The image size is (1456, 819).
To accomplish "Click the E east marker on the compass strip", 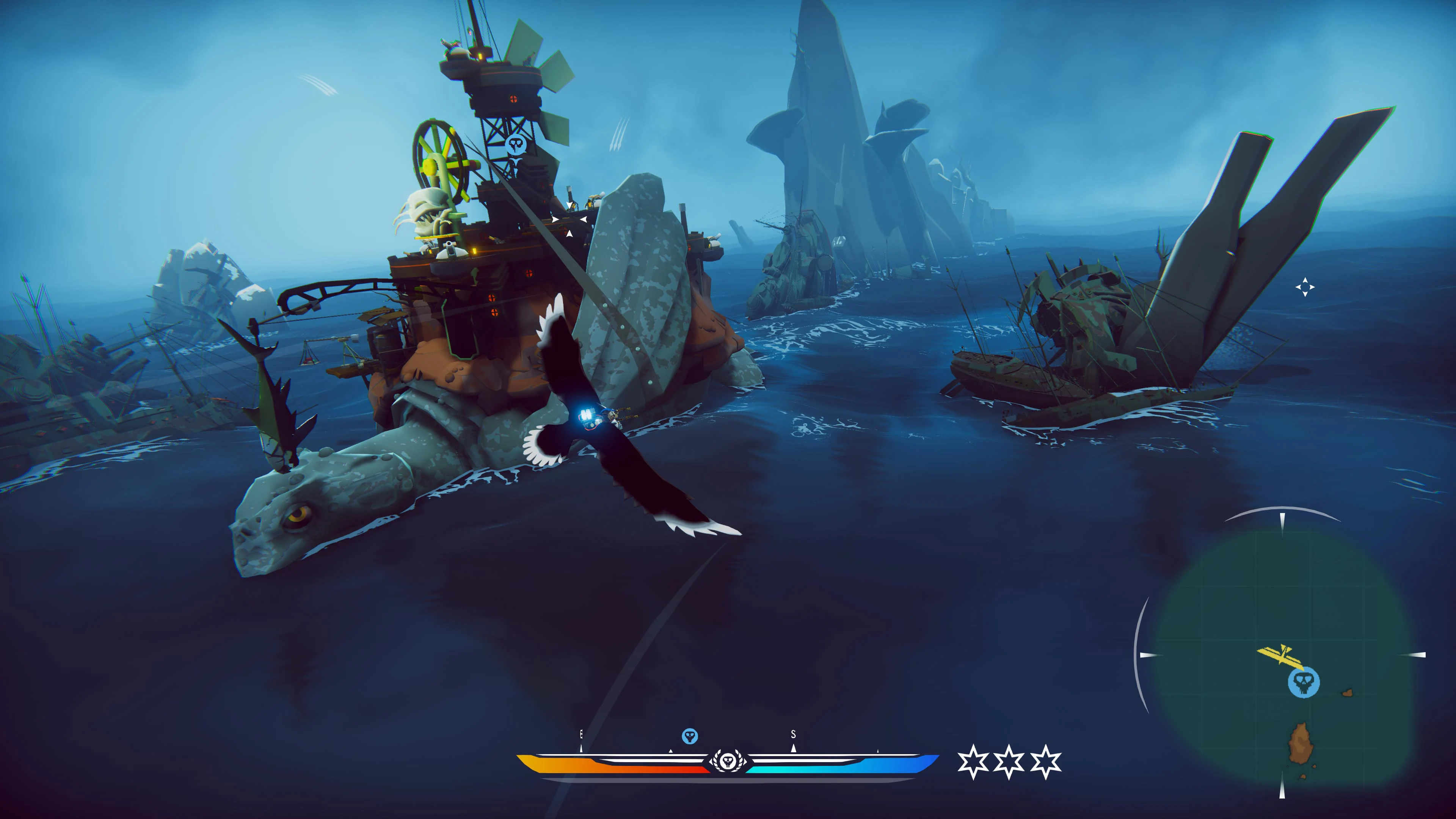I will (581, 734).
